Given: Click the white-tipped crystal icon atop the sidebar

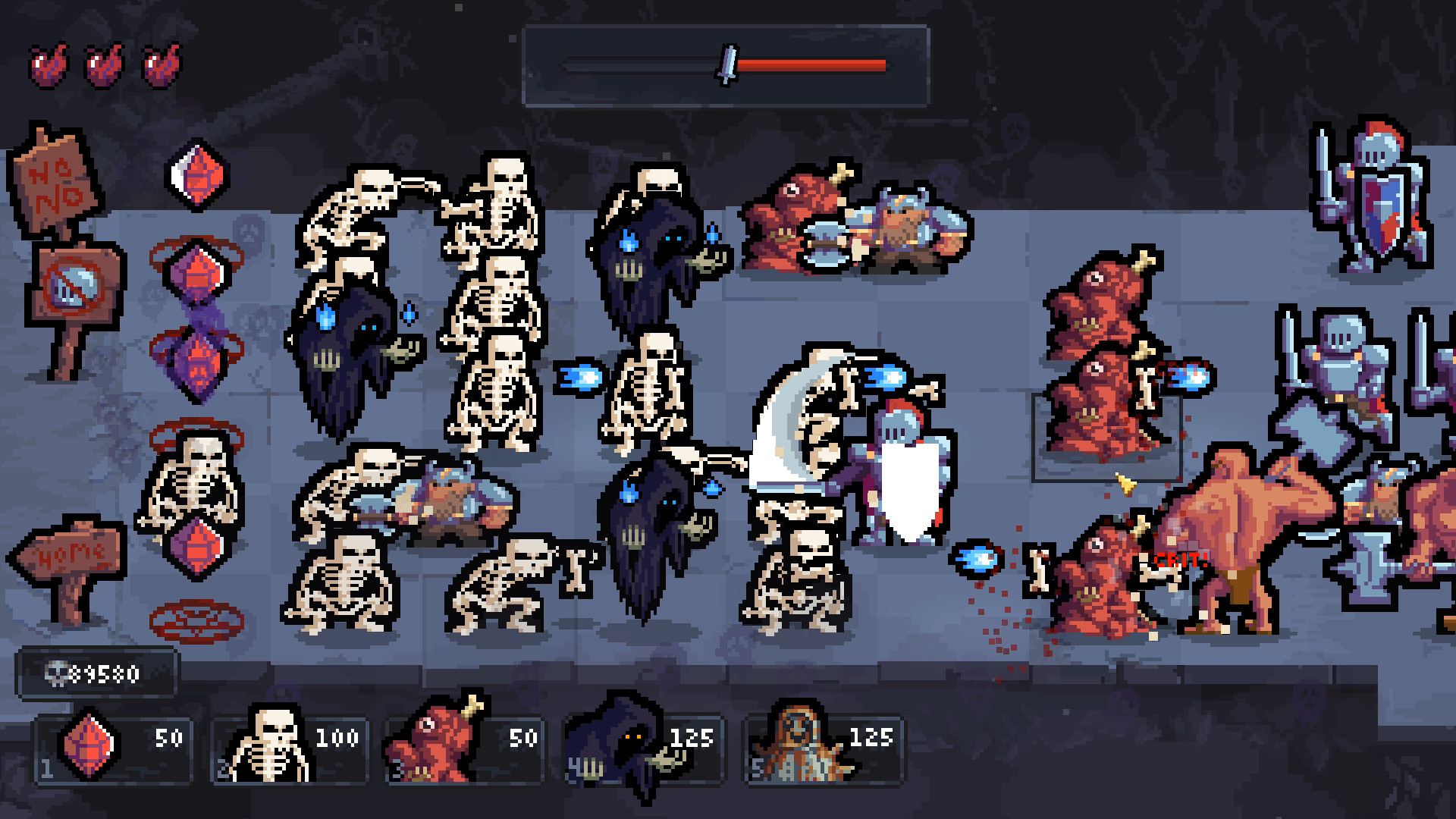Looking at the screenshot, I should tap(193, 176).
